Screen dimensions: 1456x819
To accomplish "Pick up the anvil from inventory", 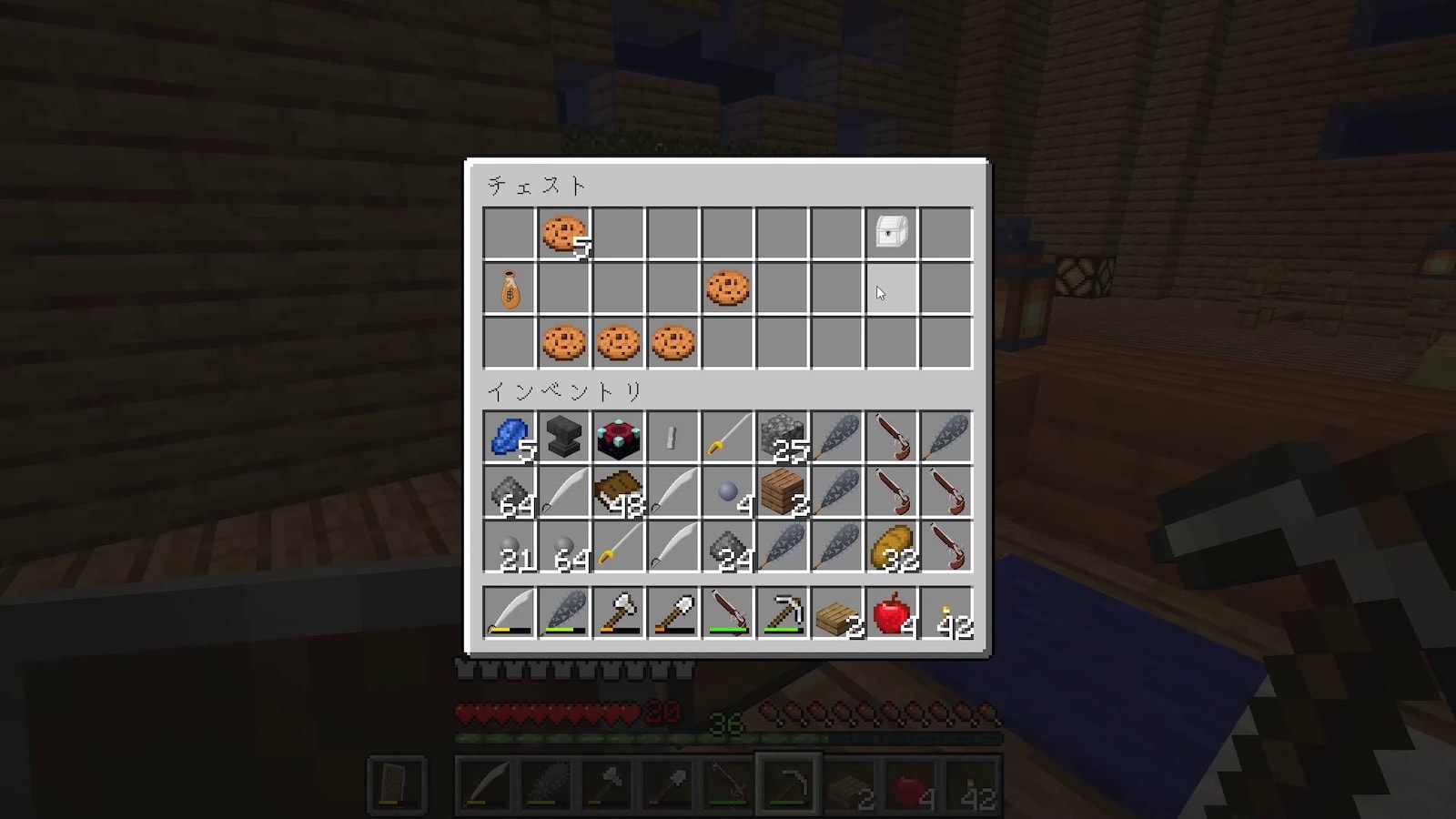I will [564, 437].
